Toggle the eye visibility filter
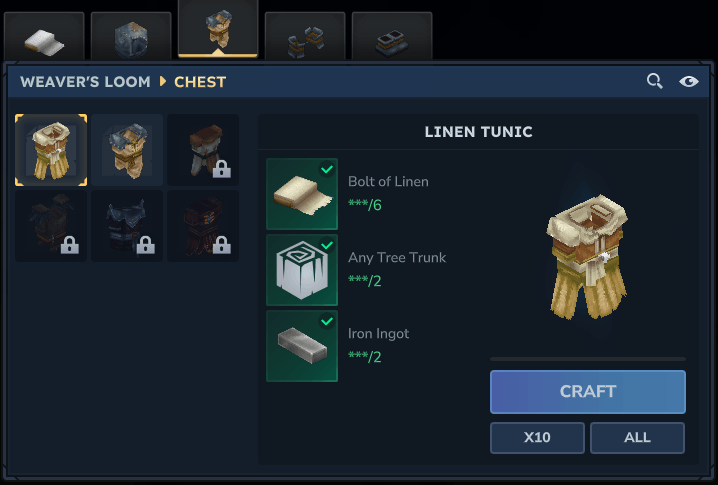This screenshot has height=485, width=718. [x=688, y=81]
